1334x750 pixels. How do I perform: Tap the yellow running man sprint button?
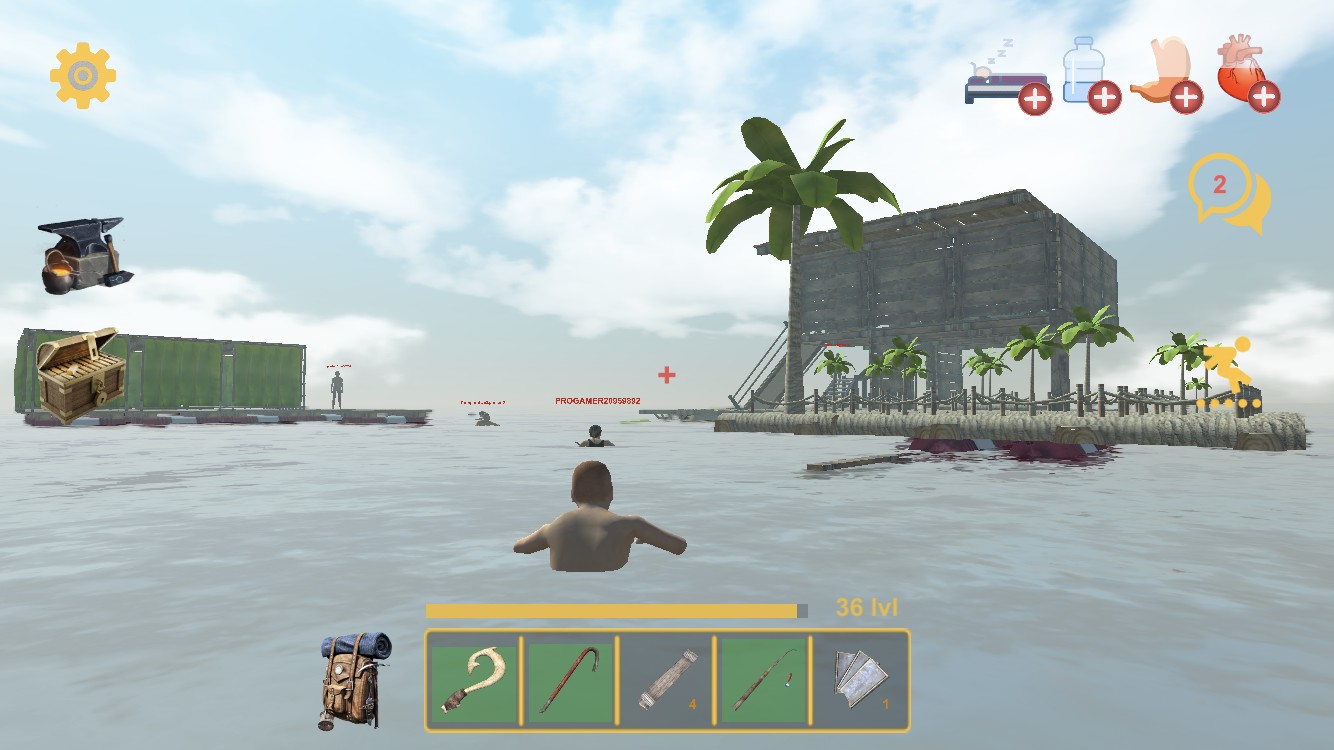click(x=1228, y=374)
